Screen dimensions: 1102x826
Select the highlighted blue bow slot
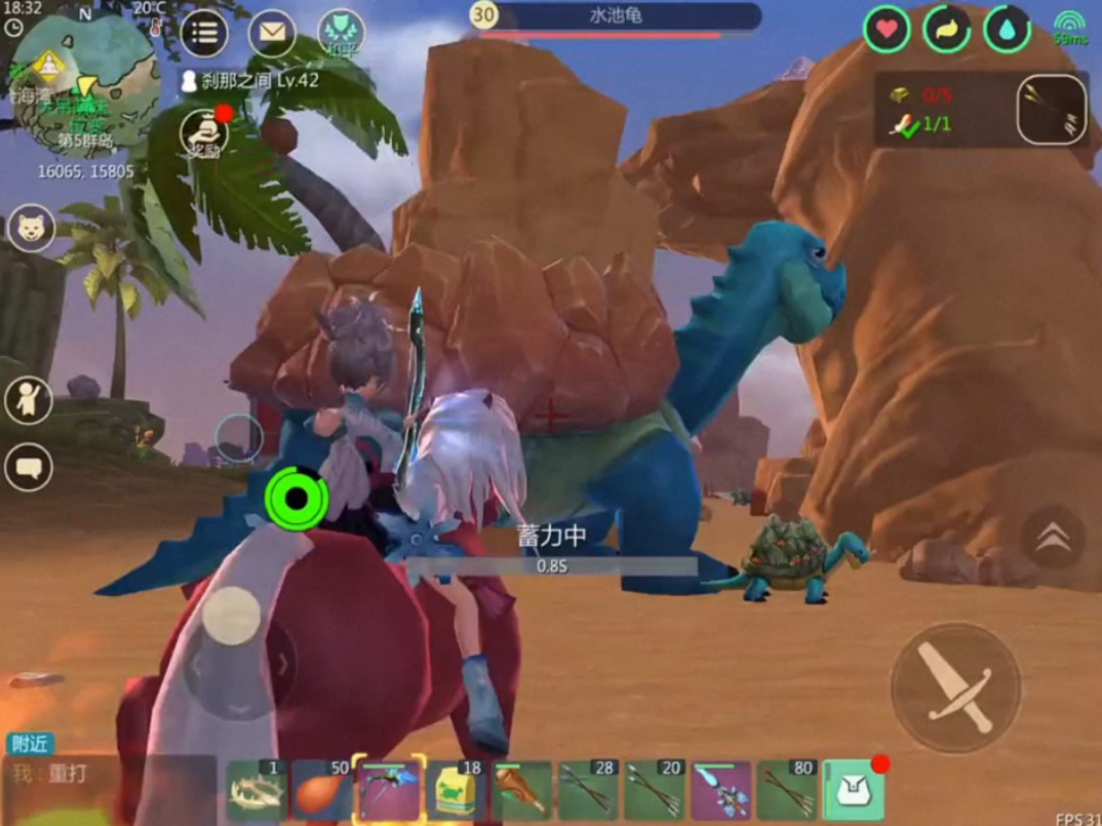tap(389, 791)
